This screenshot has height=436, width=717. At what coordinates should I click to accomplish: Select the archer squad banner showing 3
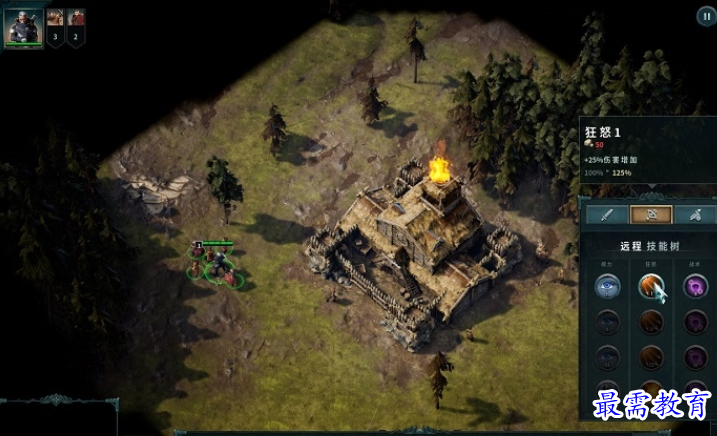pos(55,24)
